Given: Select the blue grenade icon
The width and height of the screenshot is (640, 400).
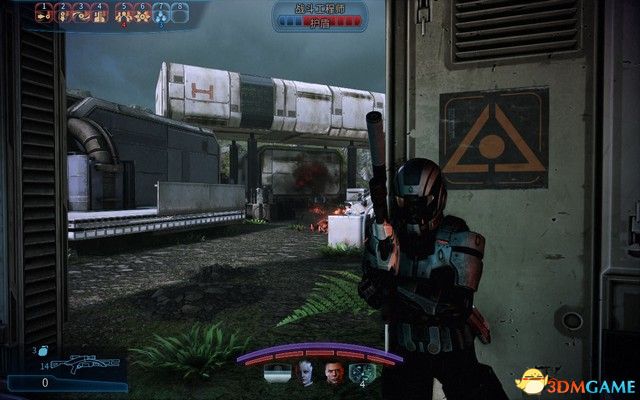Looking at the screenshot, I should (x=35, y=352).
